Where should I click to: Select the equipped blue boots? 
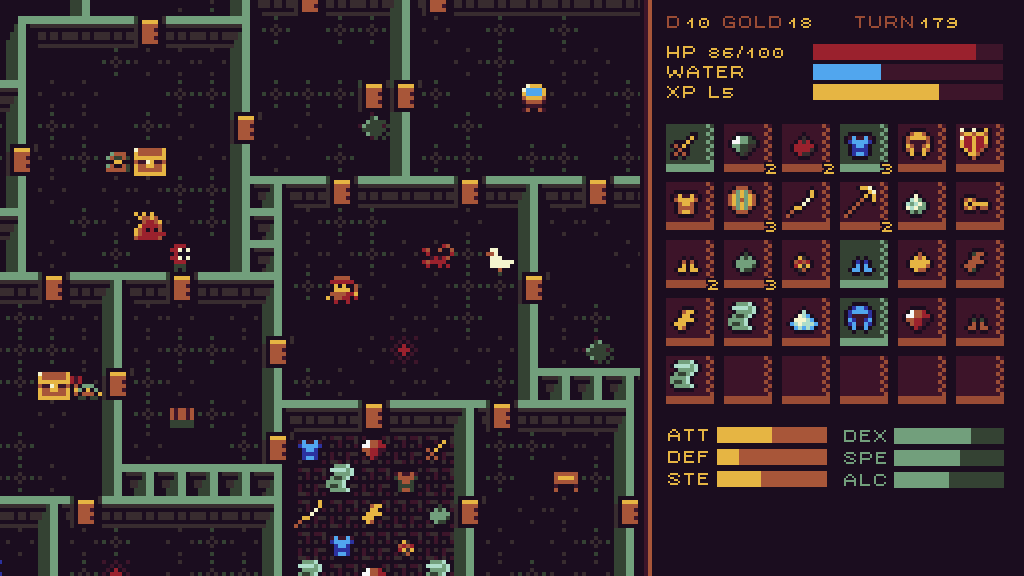click(x=862, y=264)
